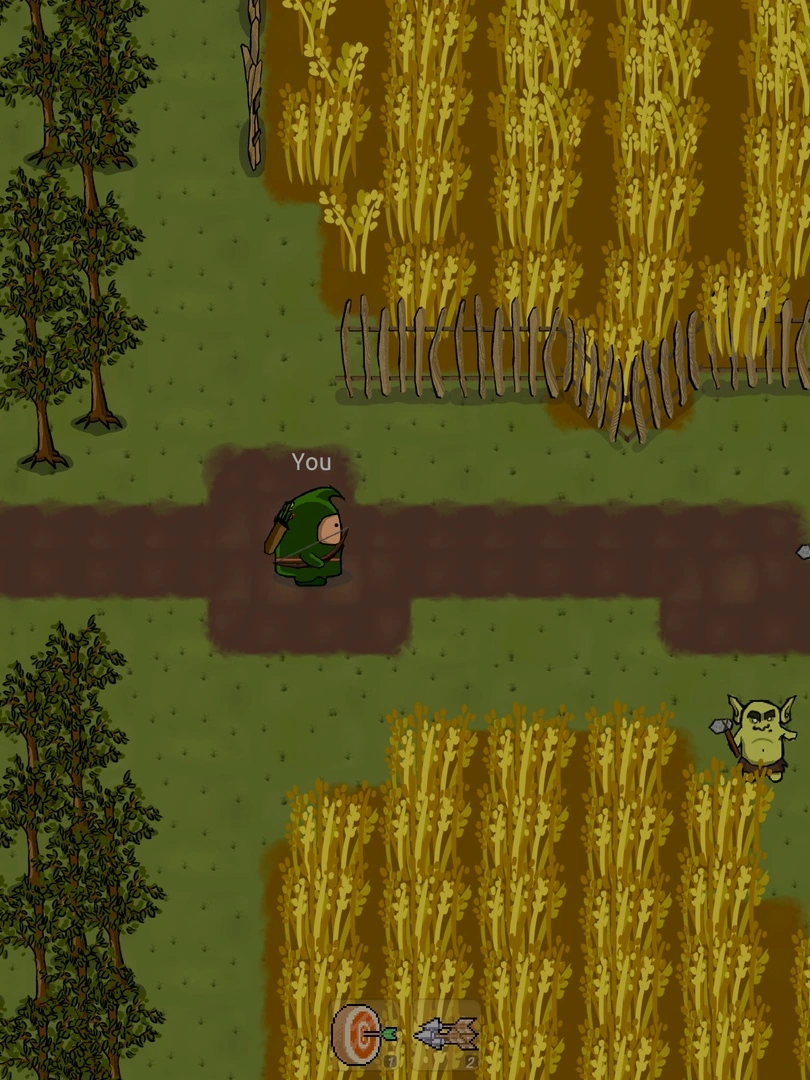The width and height of the screenshot is (810, 1080).
Task: Select the multi-arrow skill icon
Action: point(447,1035)
